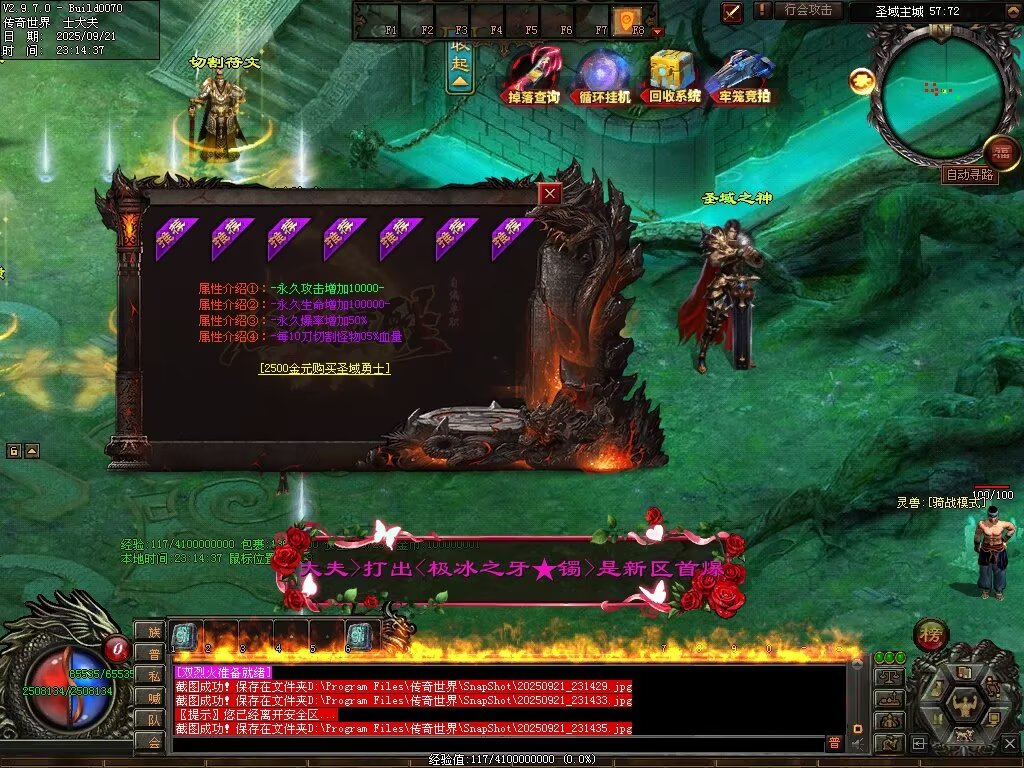1024x768 pixels.
Task: Click the sword icon beside 行会攻击
Action: coord(733,12)
